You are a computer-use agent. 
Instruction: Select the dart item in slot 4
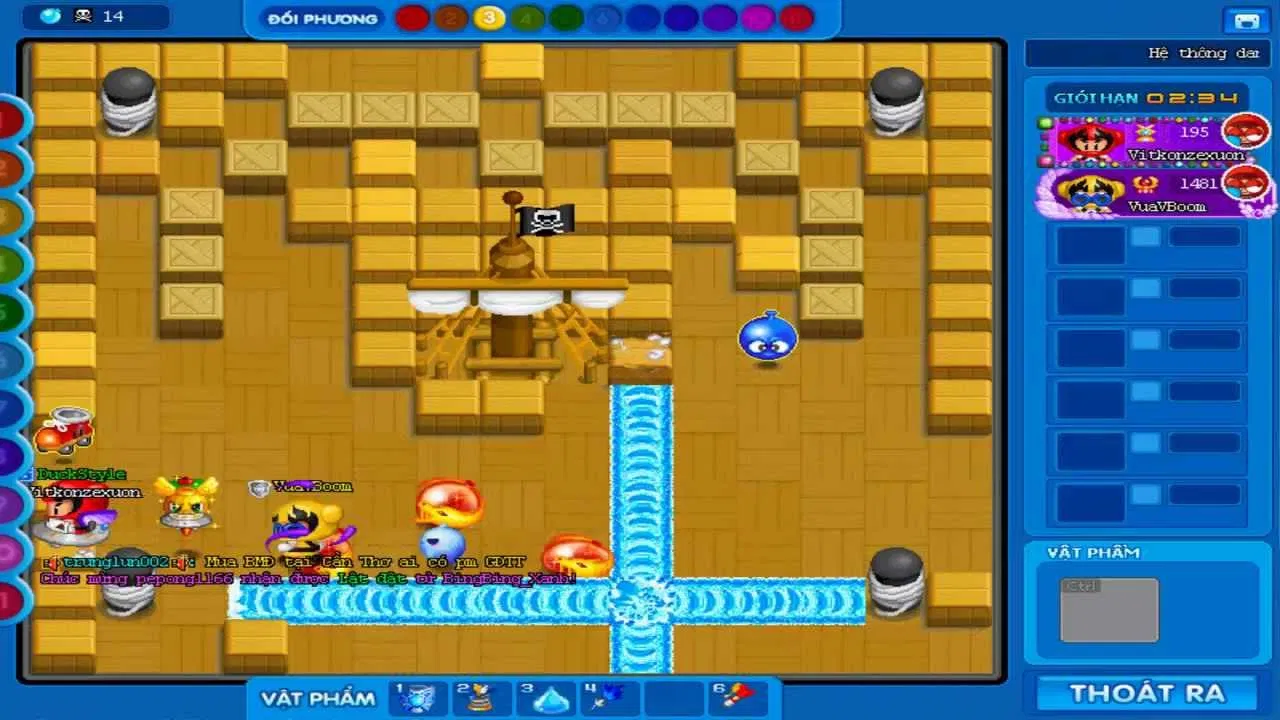point(609,700)
